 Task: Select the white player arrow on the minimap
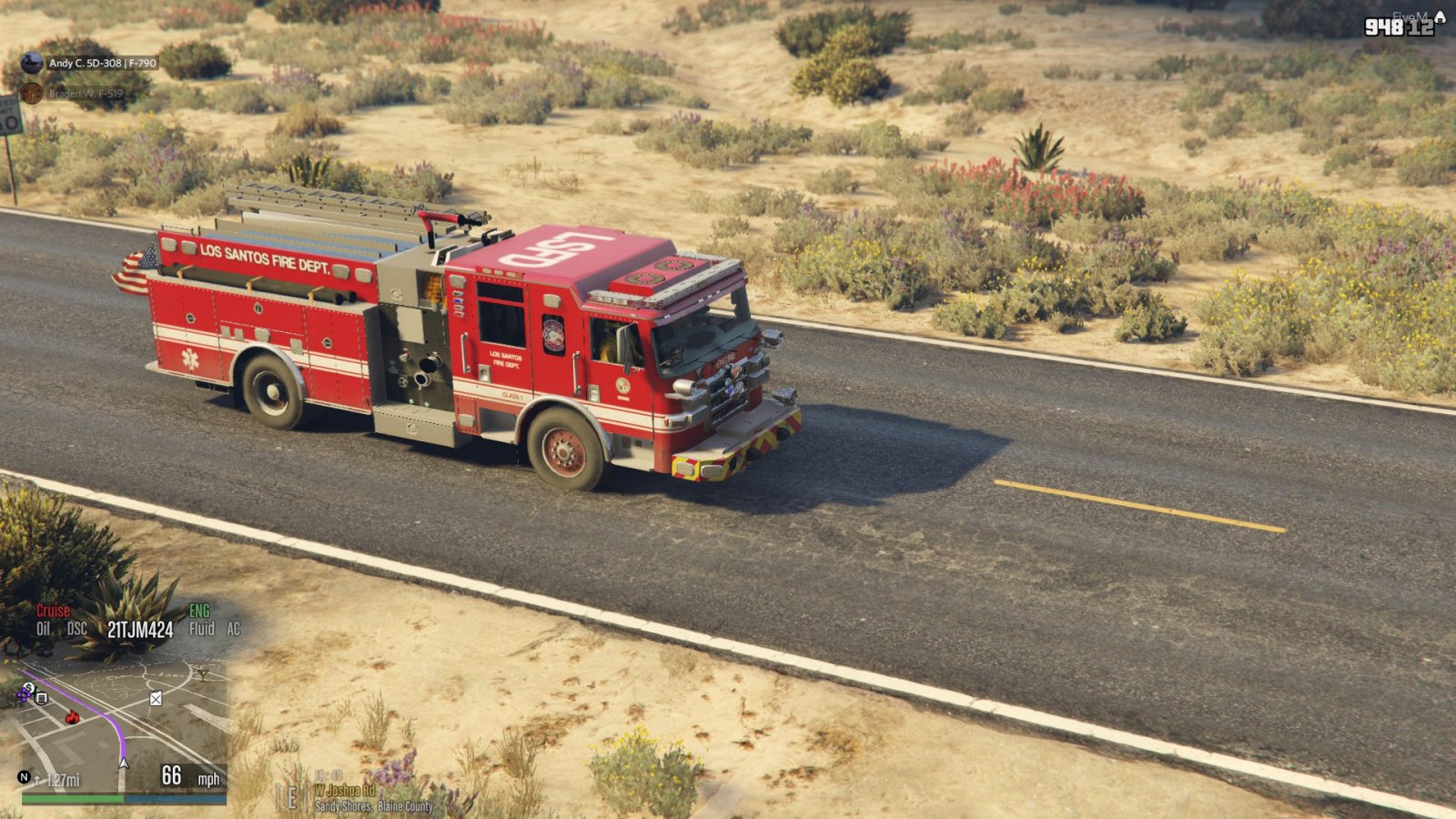pyautogui.click(x=124, y=763)
